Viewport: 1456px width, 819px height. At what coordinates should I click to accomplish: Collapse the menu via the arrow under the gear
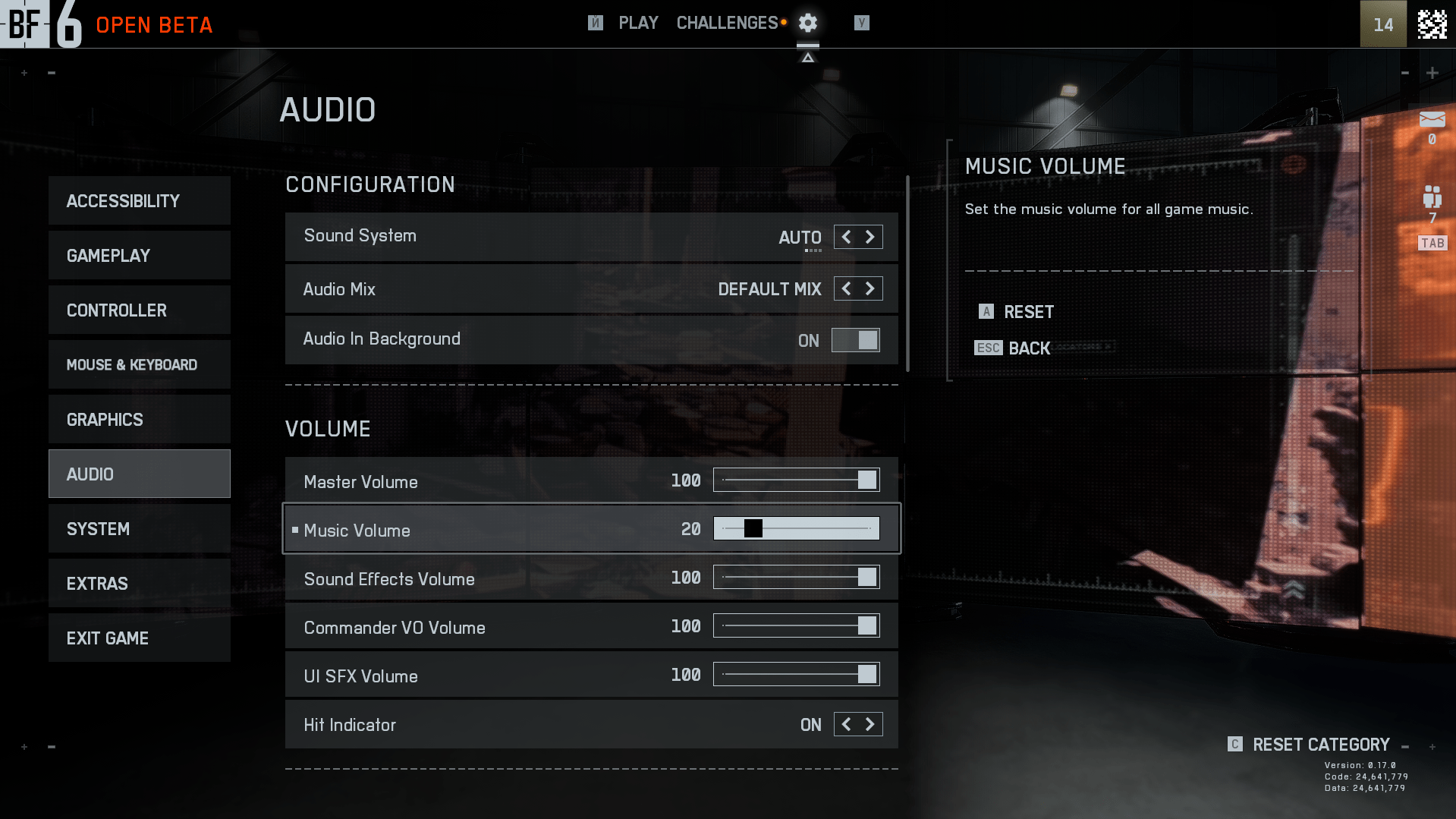point(807,56)
